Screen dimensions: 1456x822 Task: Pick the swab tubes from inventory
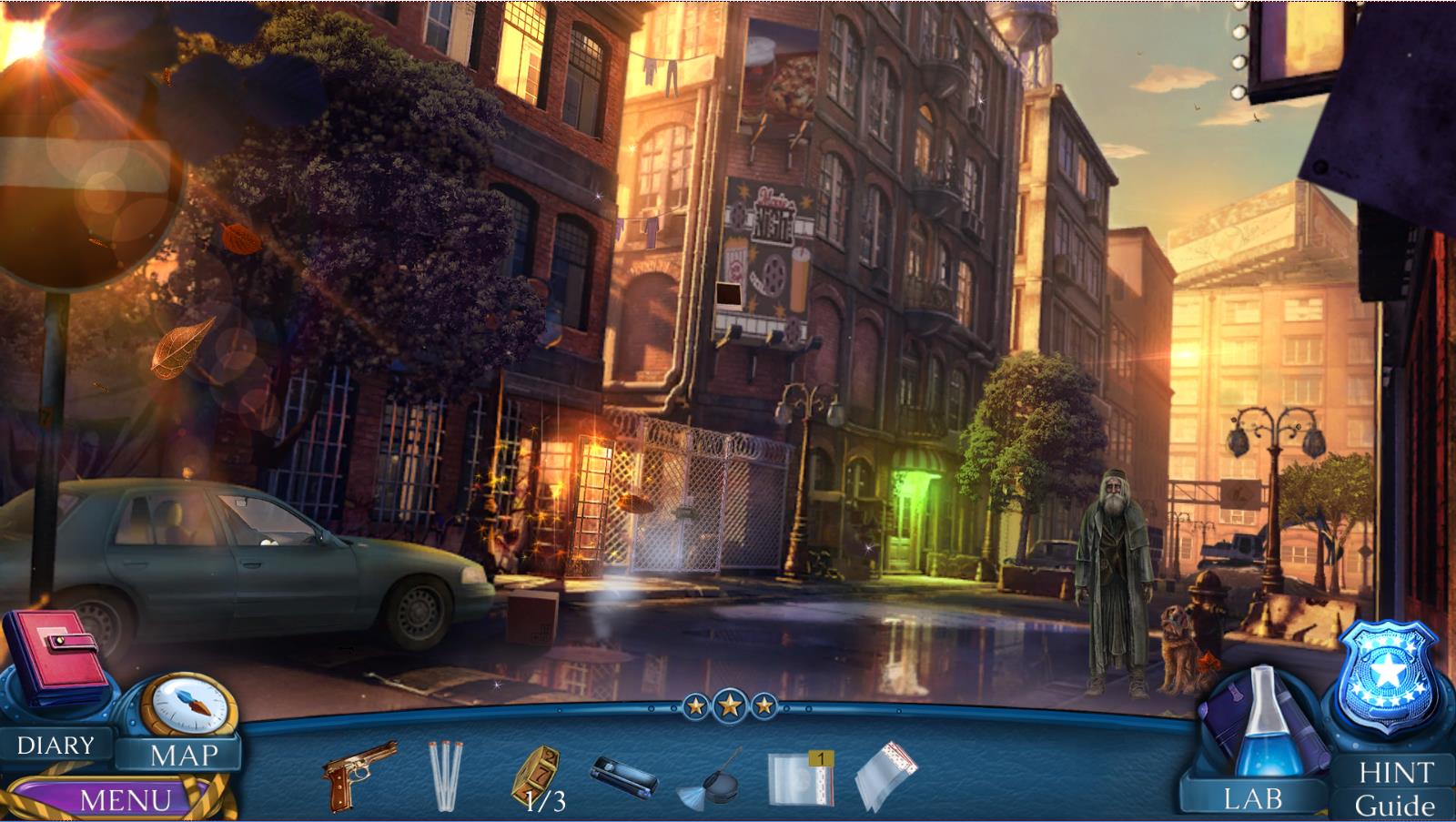445,775
